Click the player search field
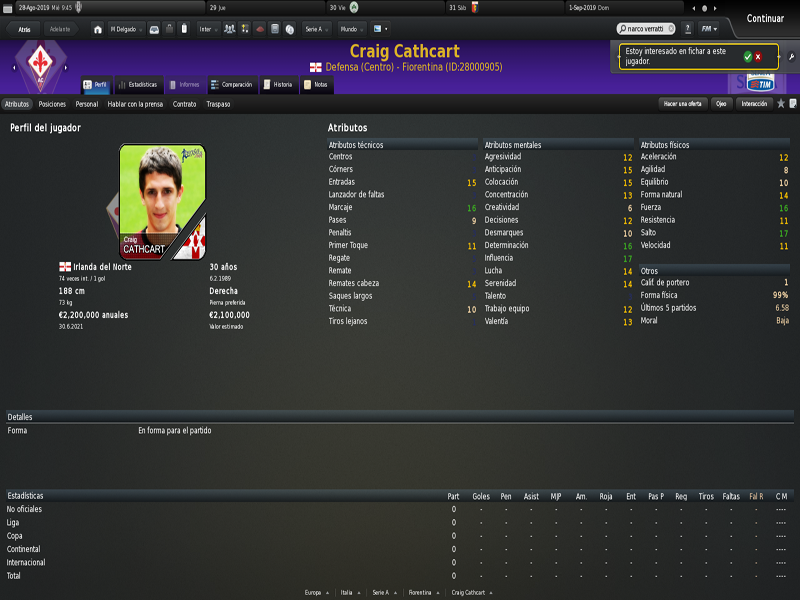The height and width of the screenshot is (600, 800). [x=649, y=29]
